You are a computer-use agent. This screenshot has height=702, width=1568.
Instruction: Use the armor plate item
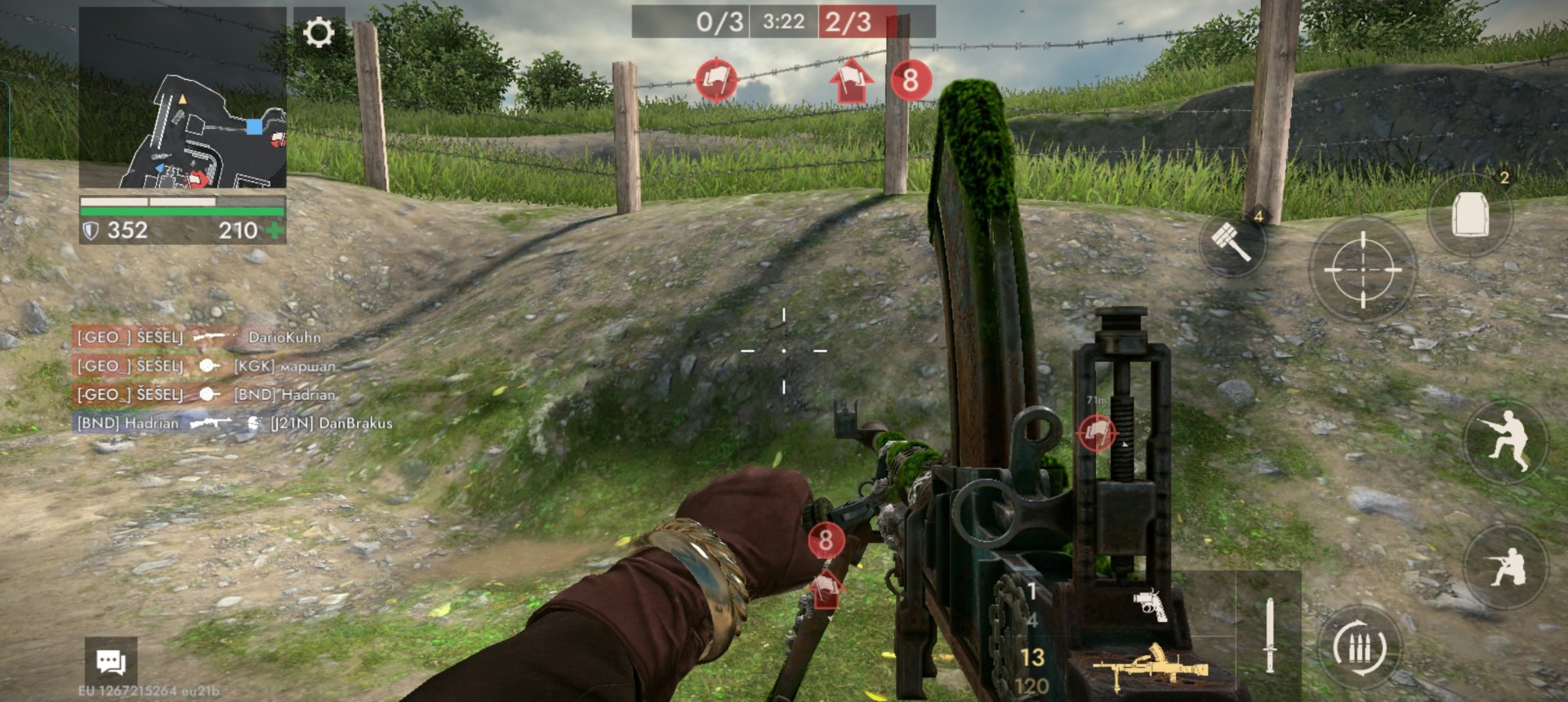pos(1469,215)
